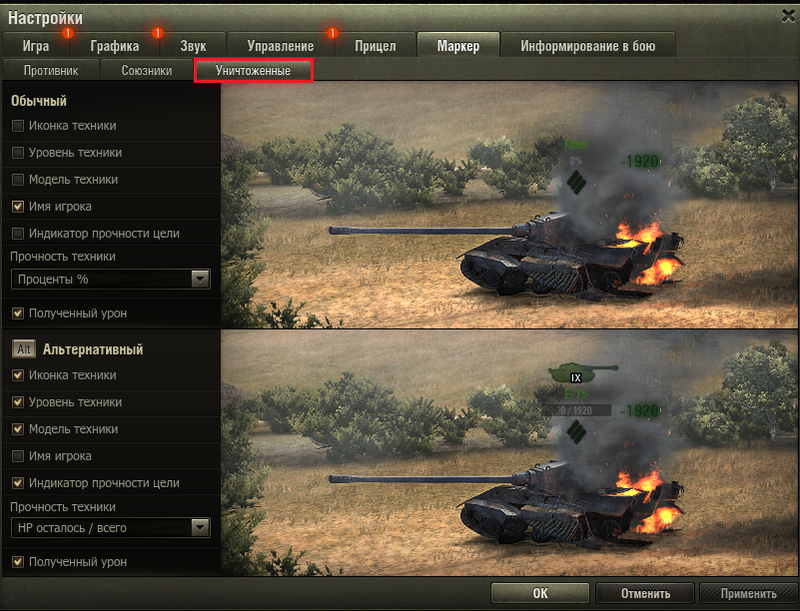Toggle Модель техники under Альтернативный
Screen dimensions: 800x611
18,429
